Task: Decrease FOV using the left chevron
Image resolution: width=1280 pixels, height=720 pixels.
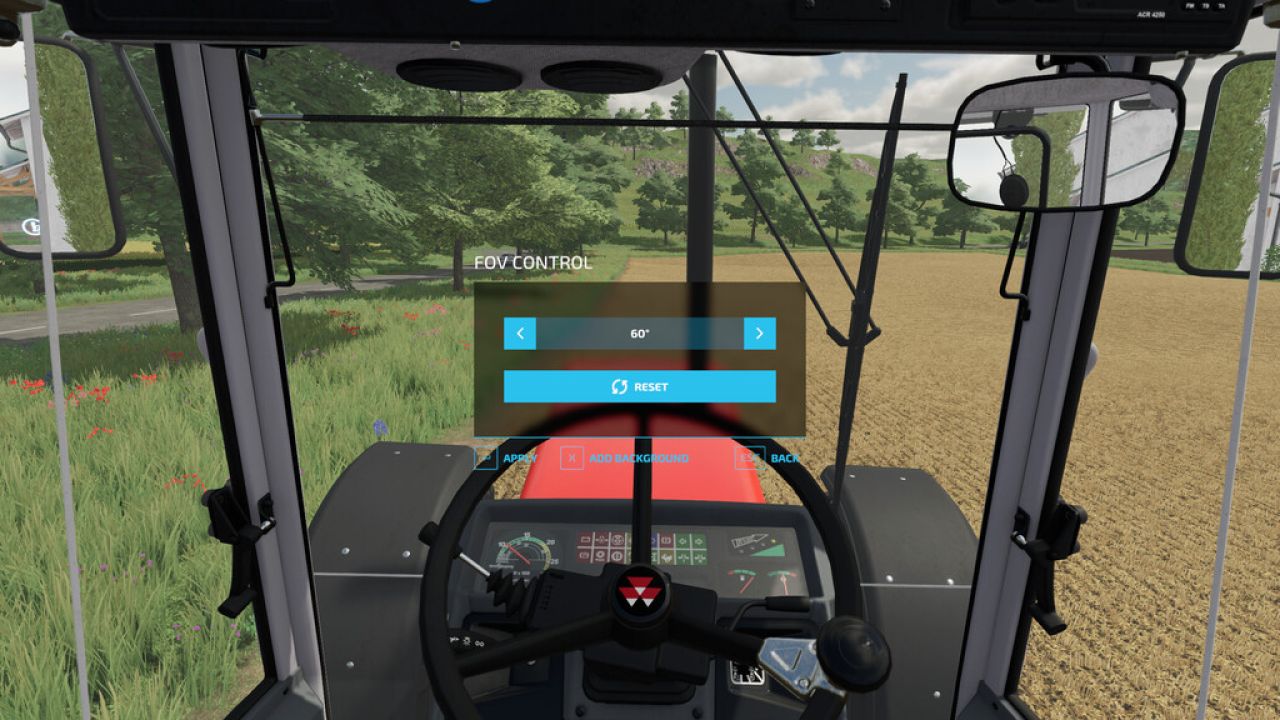Action: coord(520,333)
